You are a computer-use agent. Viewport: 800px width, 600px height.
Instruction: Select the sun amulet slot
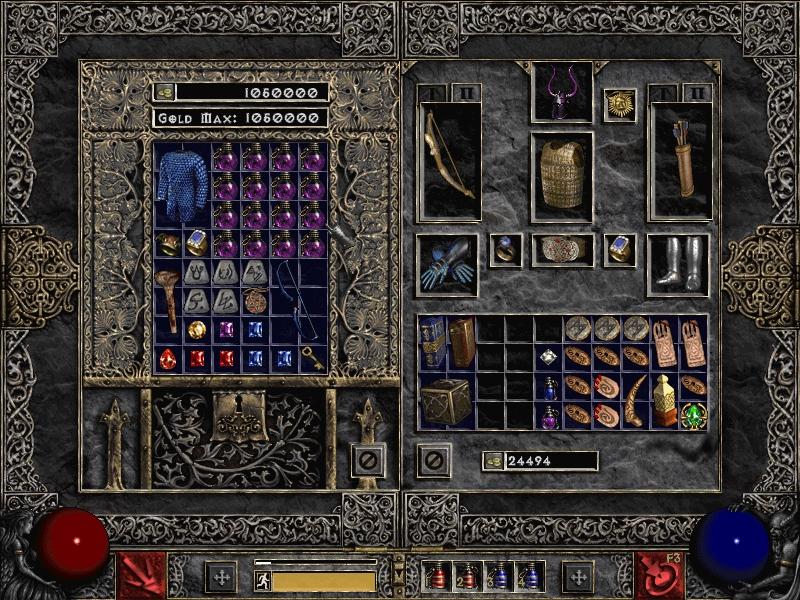pyautogui.click(x=620, y=103)
